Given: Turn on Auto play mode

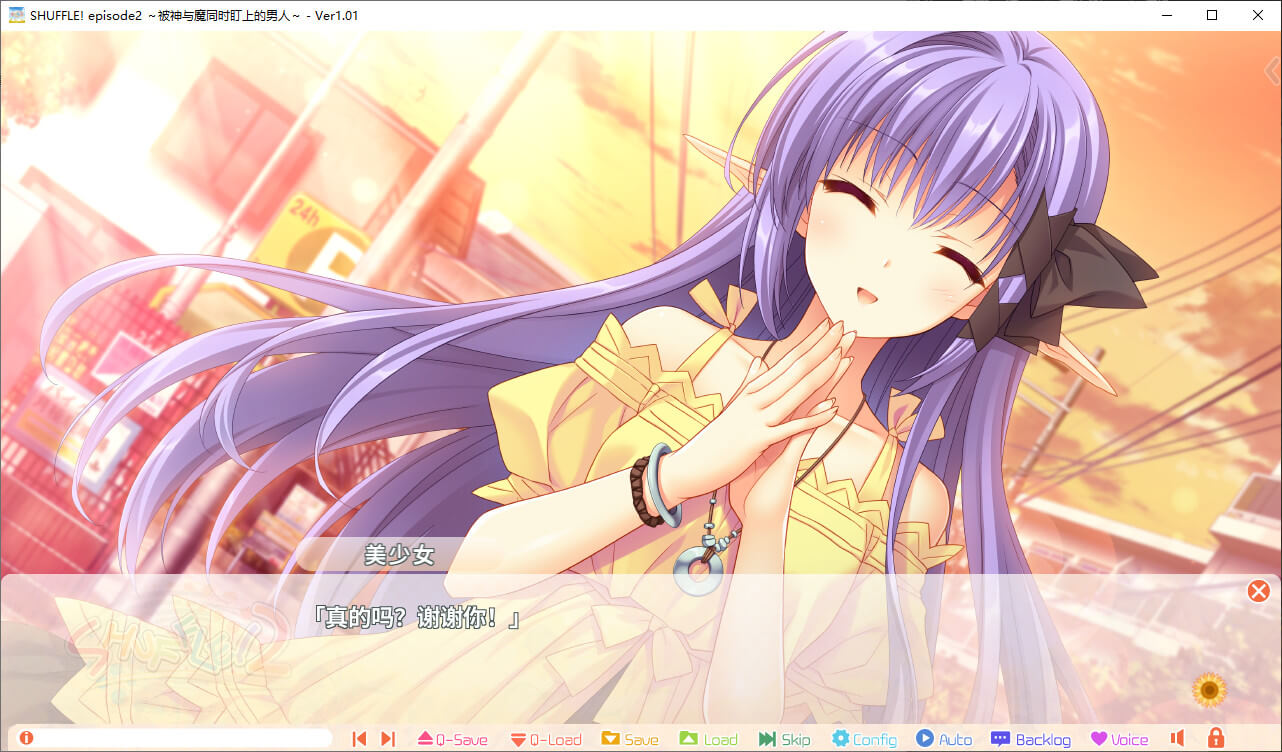Looking at the screenshot, I should [x=944, y=739].
